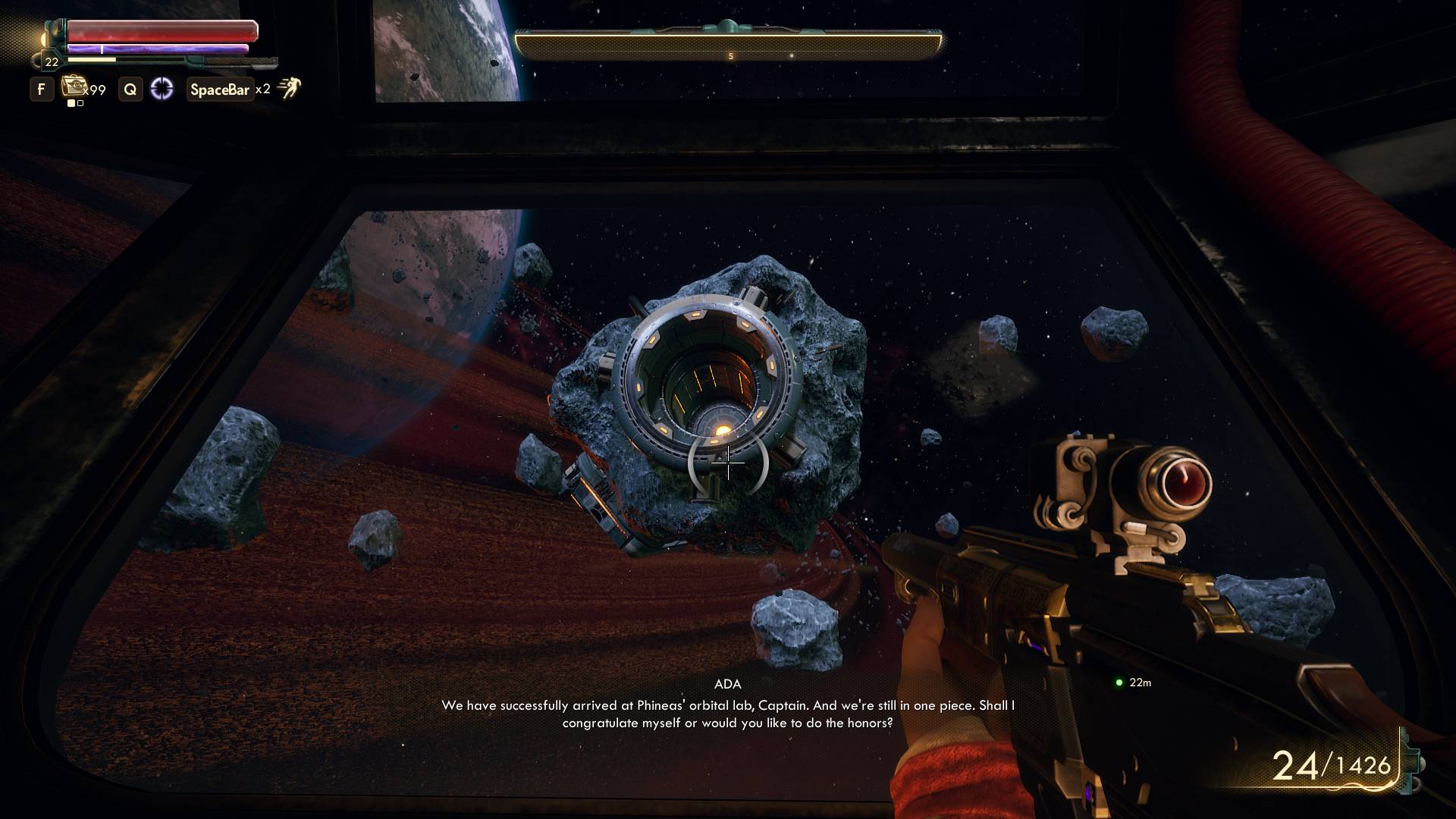The height and width of the screenshot is (819, 1456).
Task: Use the medical kit inhaler icon
Action: 74,86
